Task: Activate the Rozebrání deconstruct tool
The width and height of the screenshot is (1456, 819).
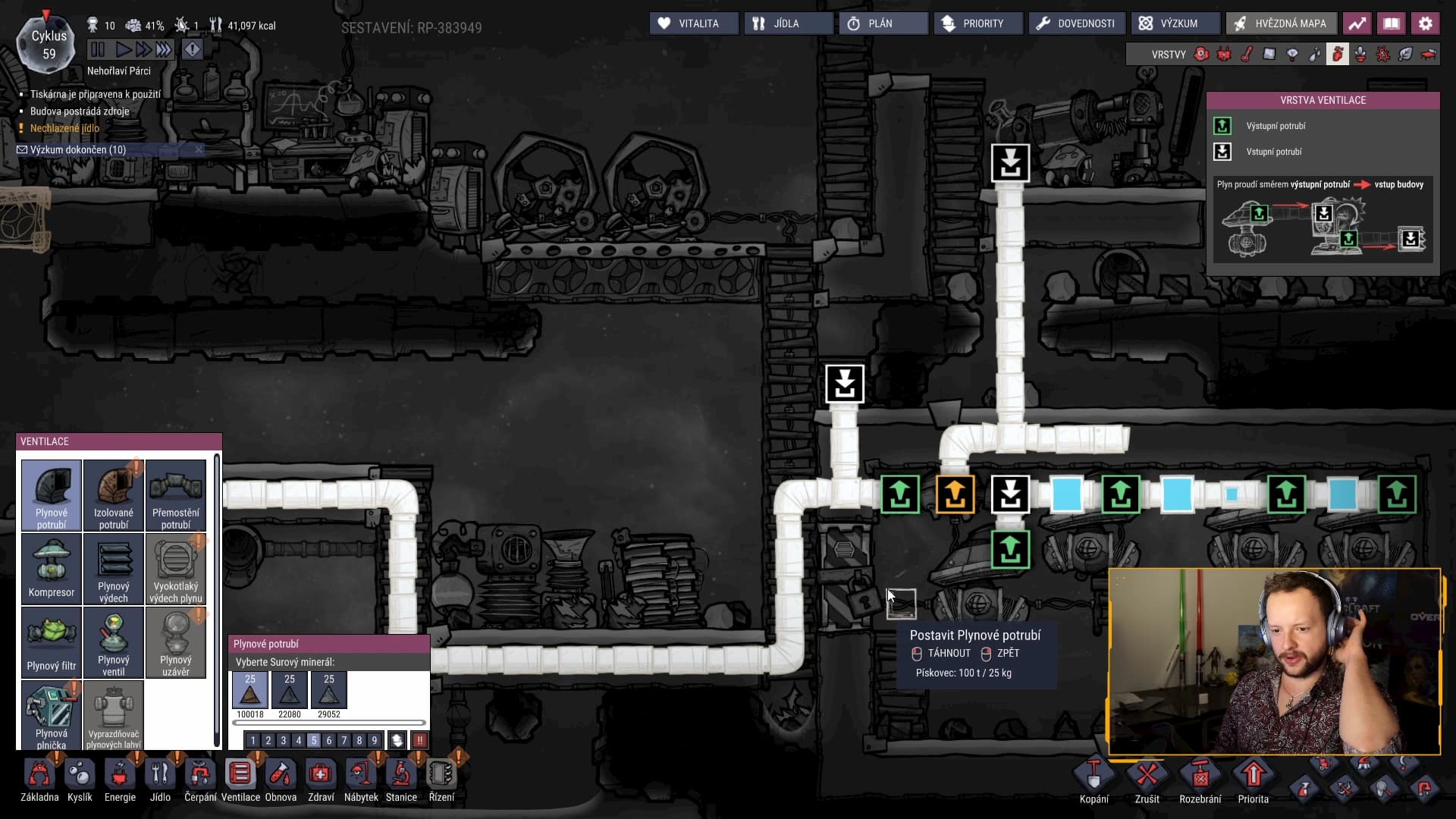Action: [1200, 781]
